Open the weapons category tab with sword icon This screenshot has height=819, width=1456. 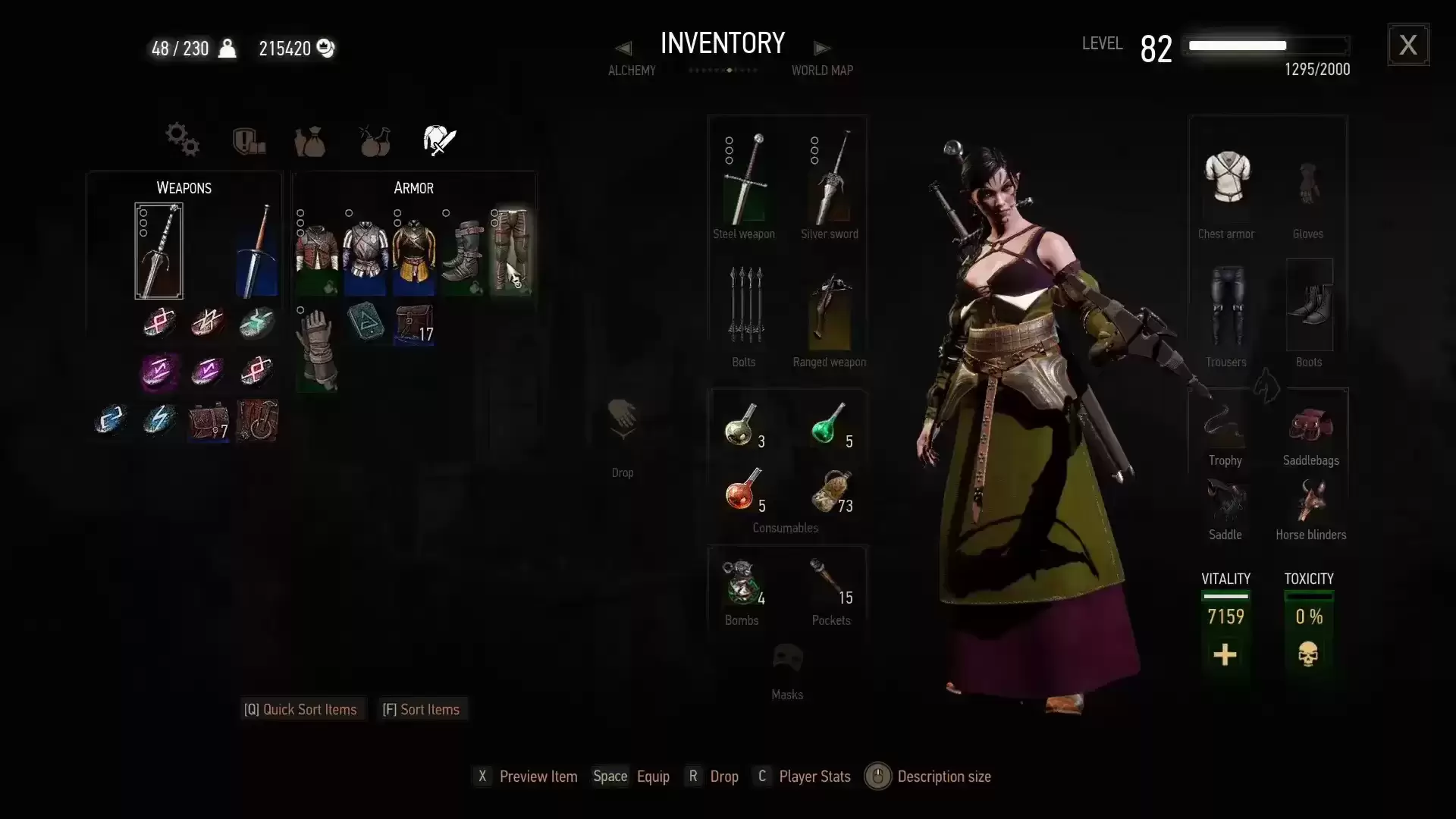point(438,140)
